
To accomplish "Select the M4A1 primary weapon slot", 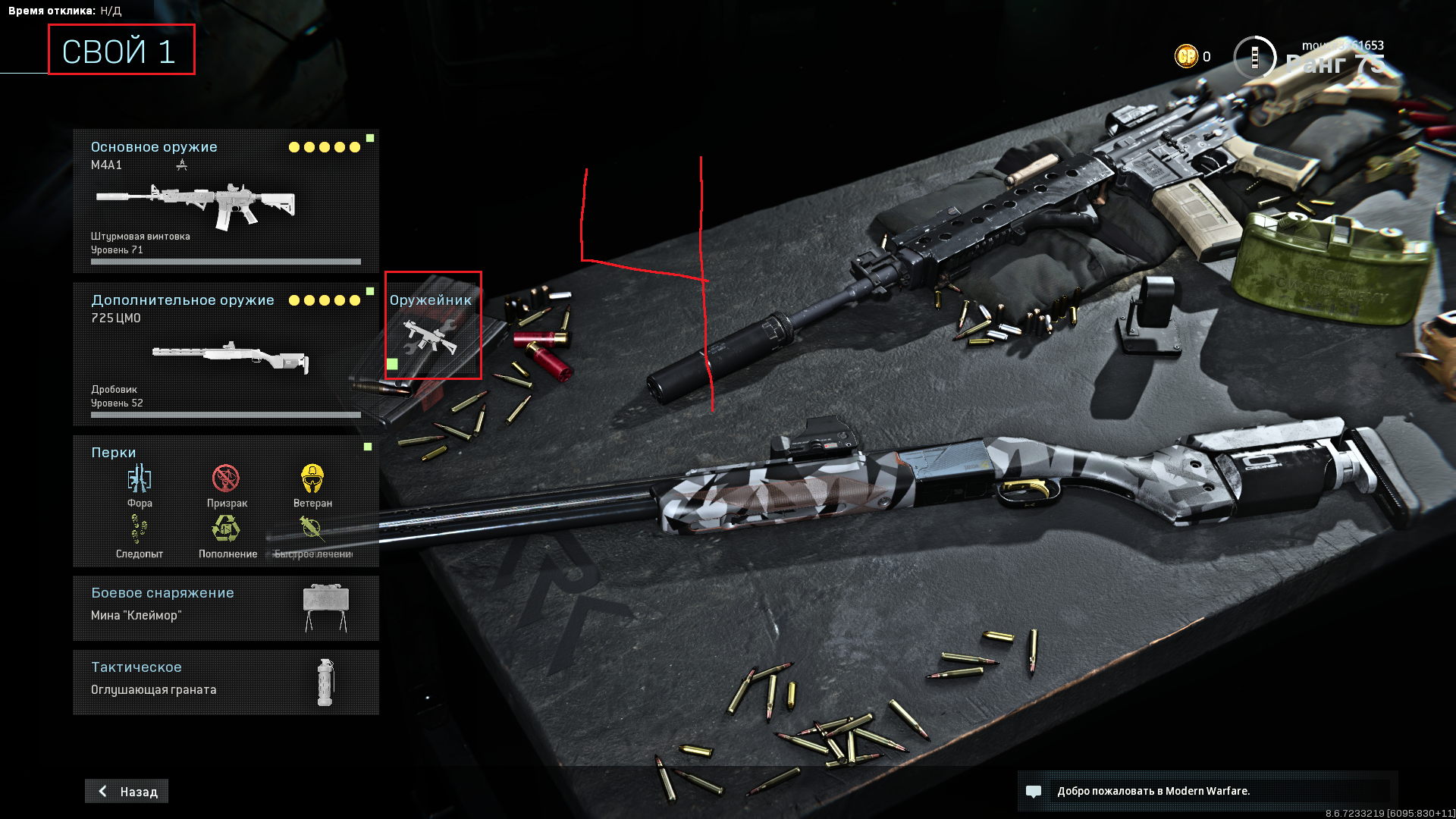I will tap(225, 201).
